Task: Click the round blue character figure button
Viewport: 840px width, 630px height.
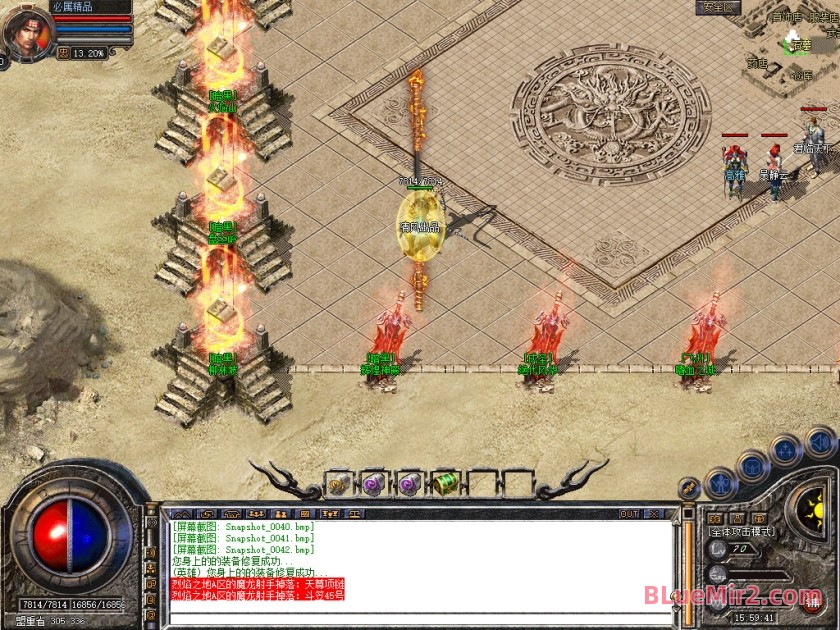Action: (x=720, y=484)
